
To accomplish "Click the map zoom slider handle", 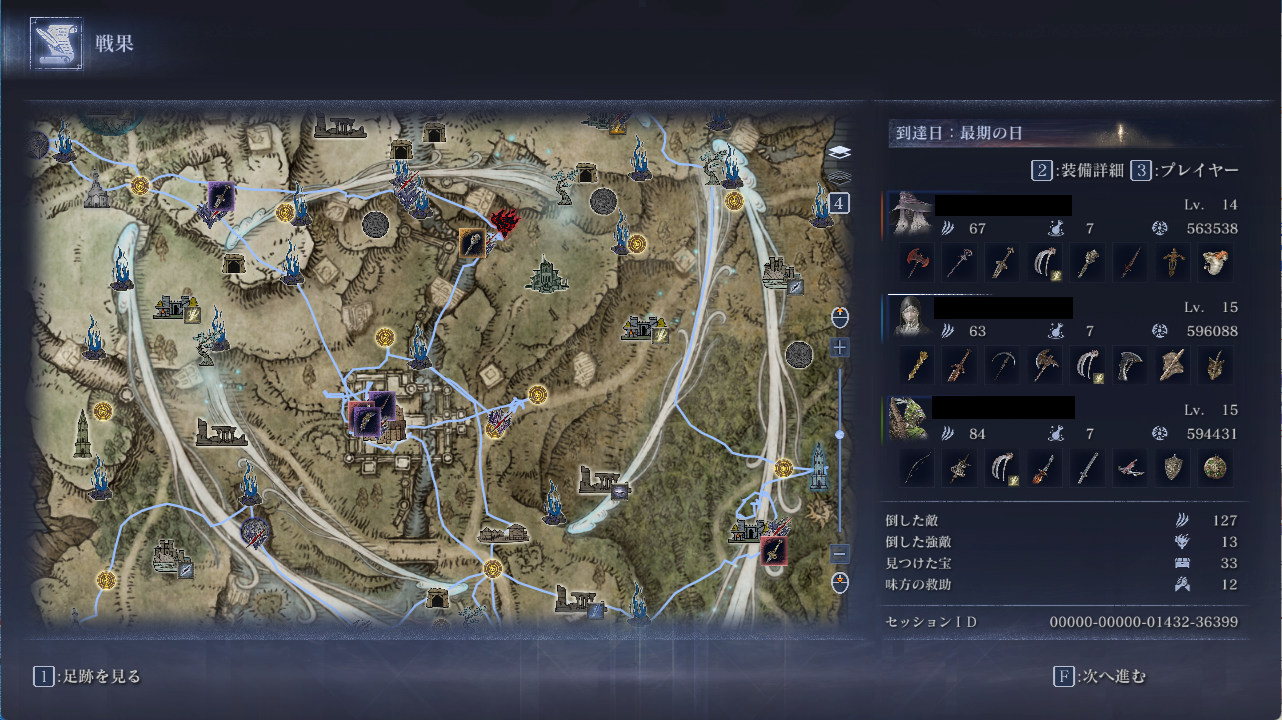I will (839, 434).
